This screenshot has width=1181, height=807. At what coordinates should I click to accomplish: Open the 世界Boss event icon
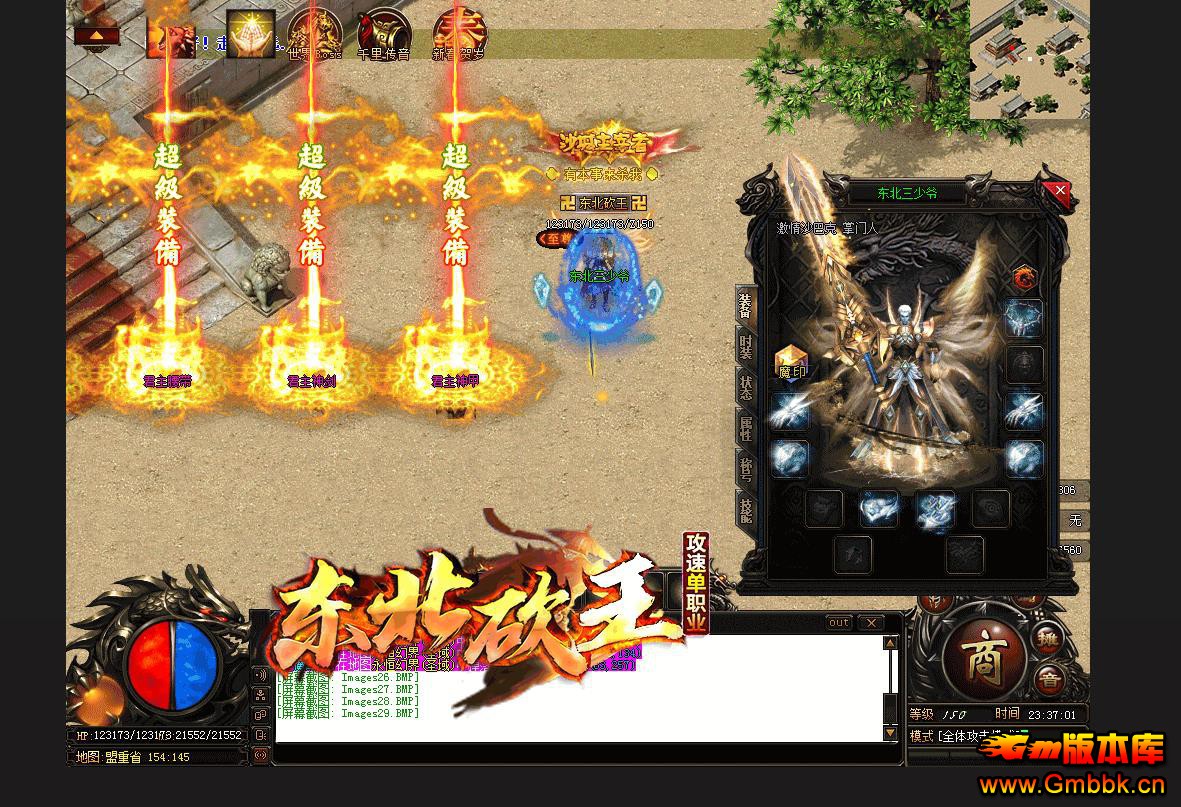(314, 35)
